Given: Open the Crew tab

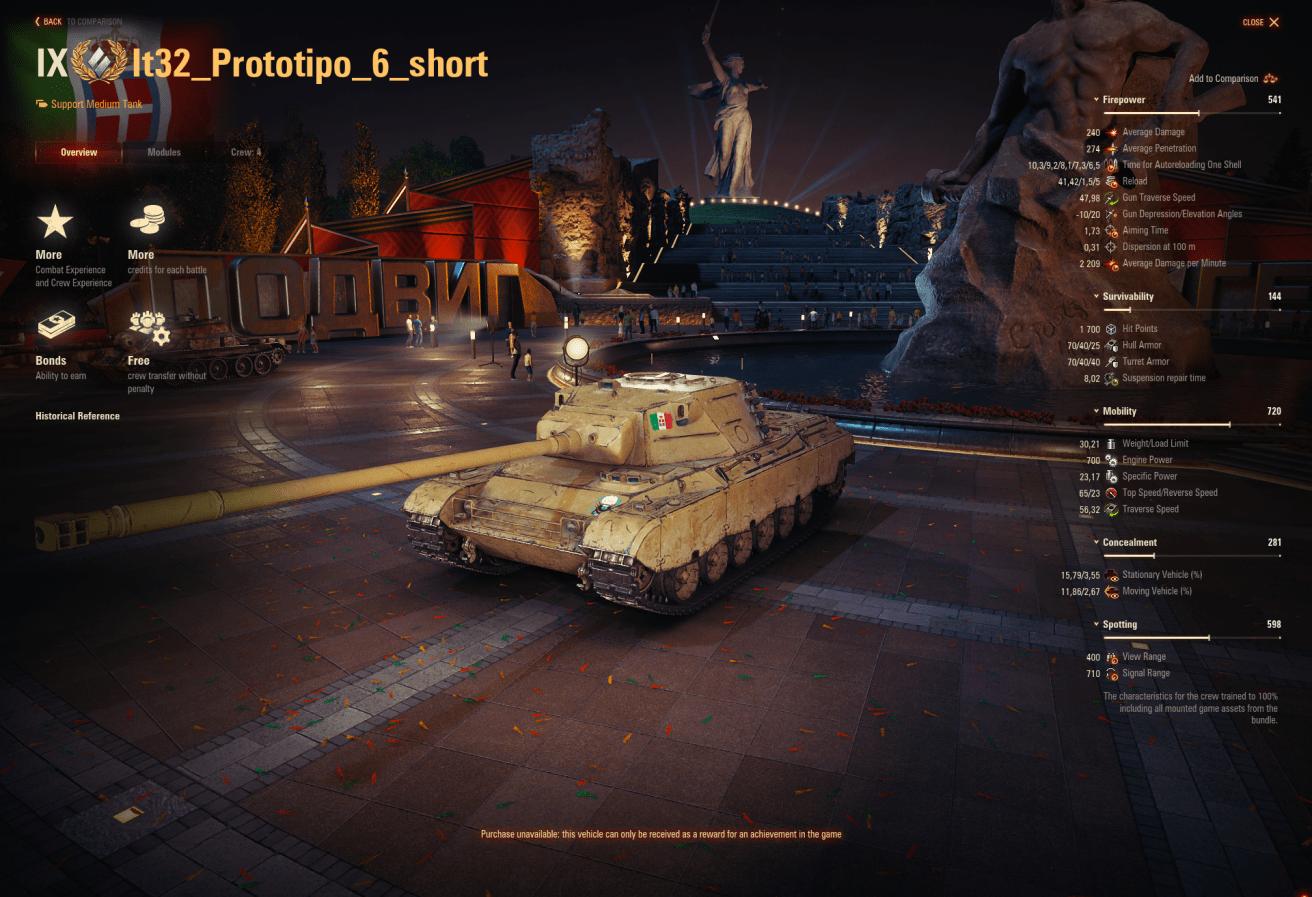Looking at the screenshot, I should (x=246, y=152).
